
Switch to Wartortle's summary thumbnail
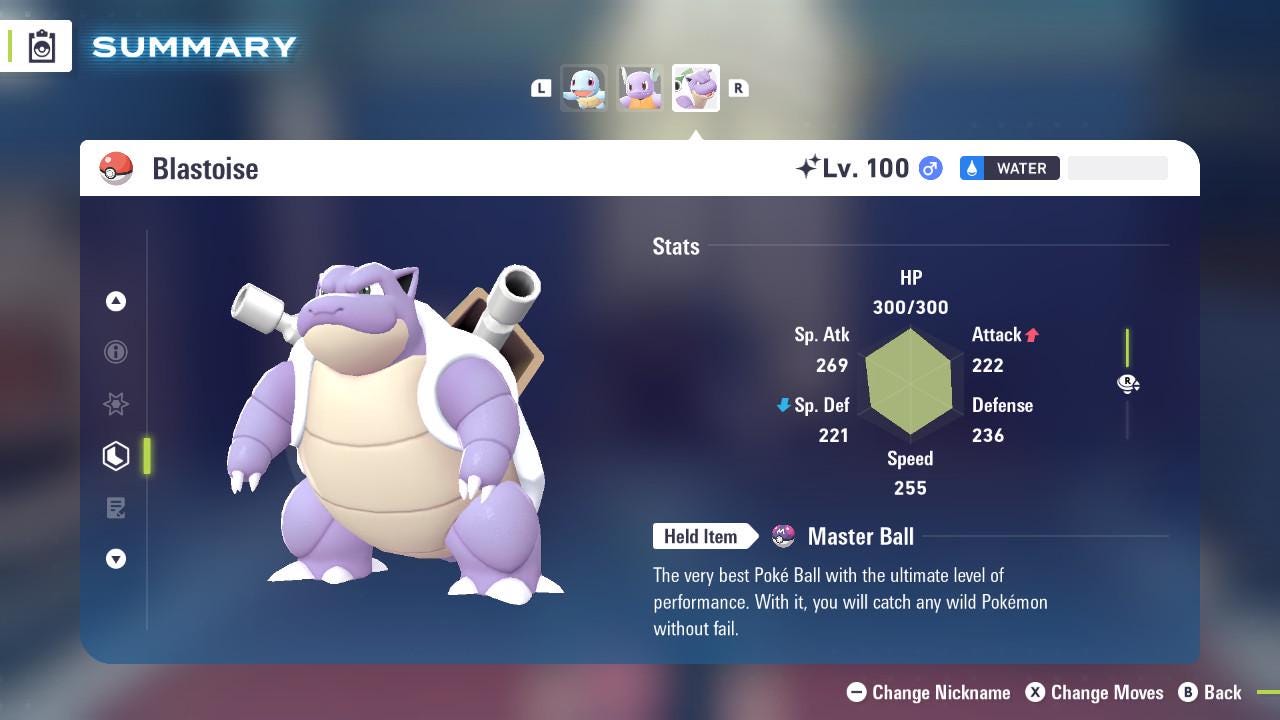[x=640, y=88]
